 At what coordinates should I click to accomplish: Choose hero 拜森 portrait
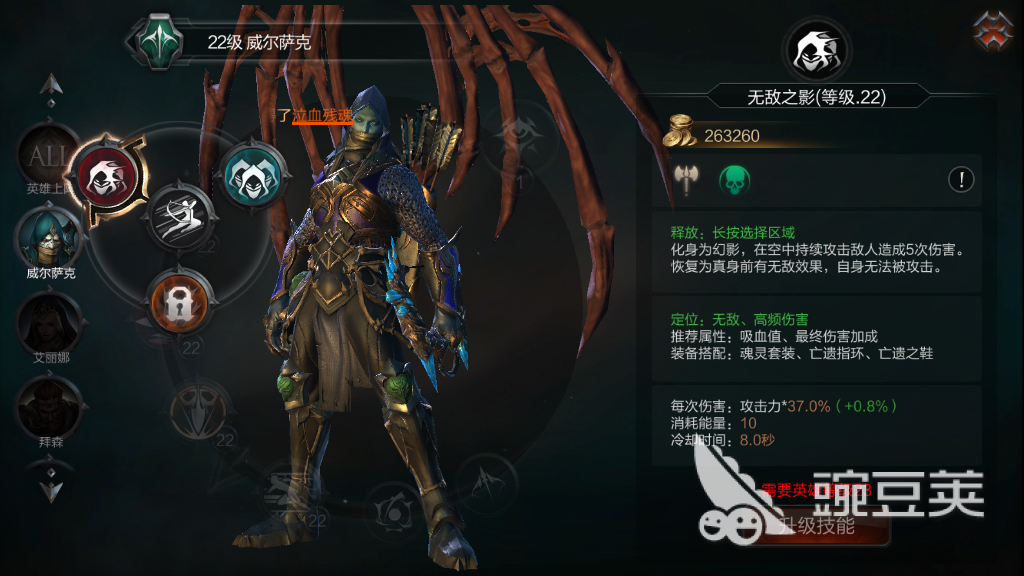coord(49,406)
